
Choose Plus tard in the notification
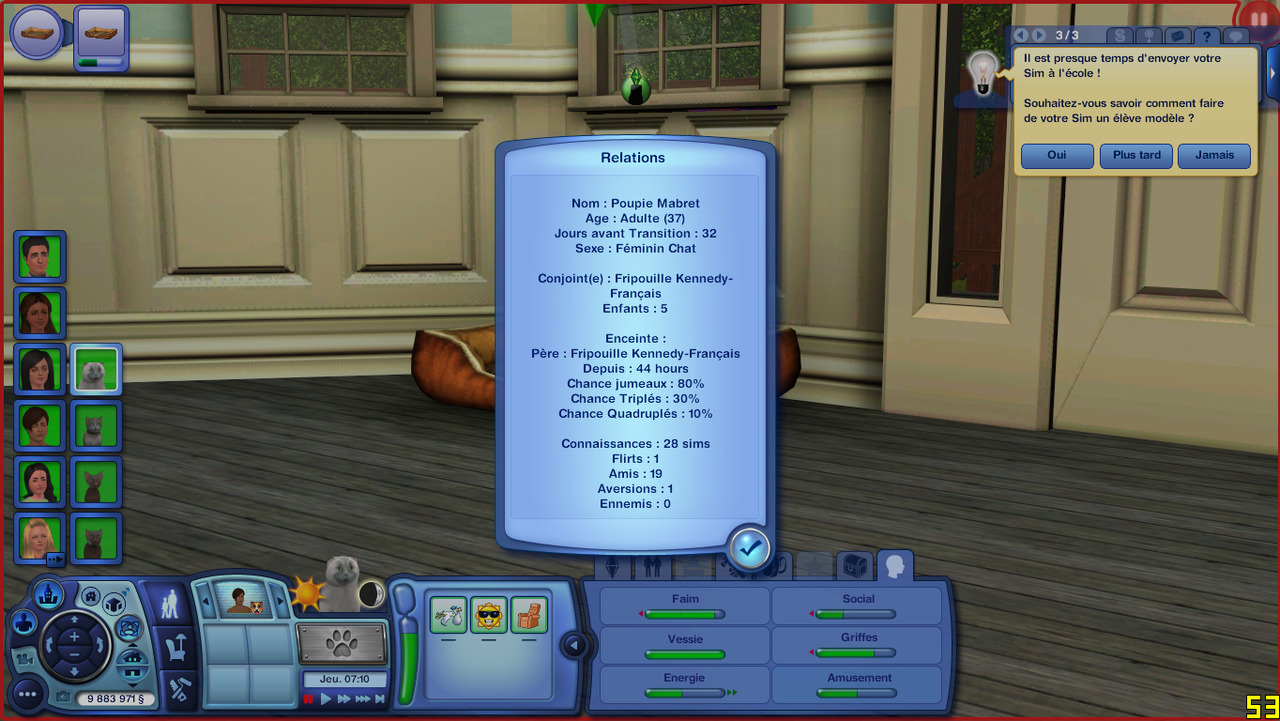[x=1136, y=155]
